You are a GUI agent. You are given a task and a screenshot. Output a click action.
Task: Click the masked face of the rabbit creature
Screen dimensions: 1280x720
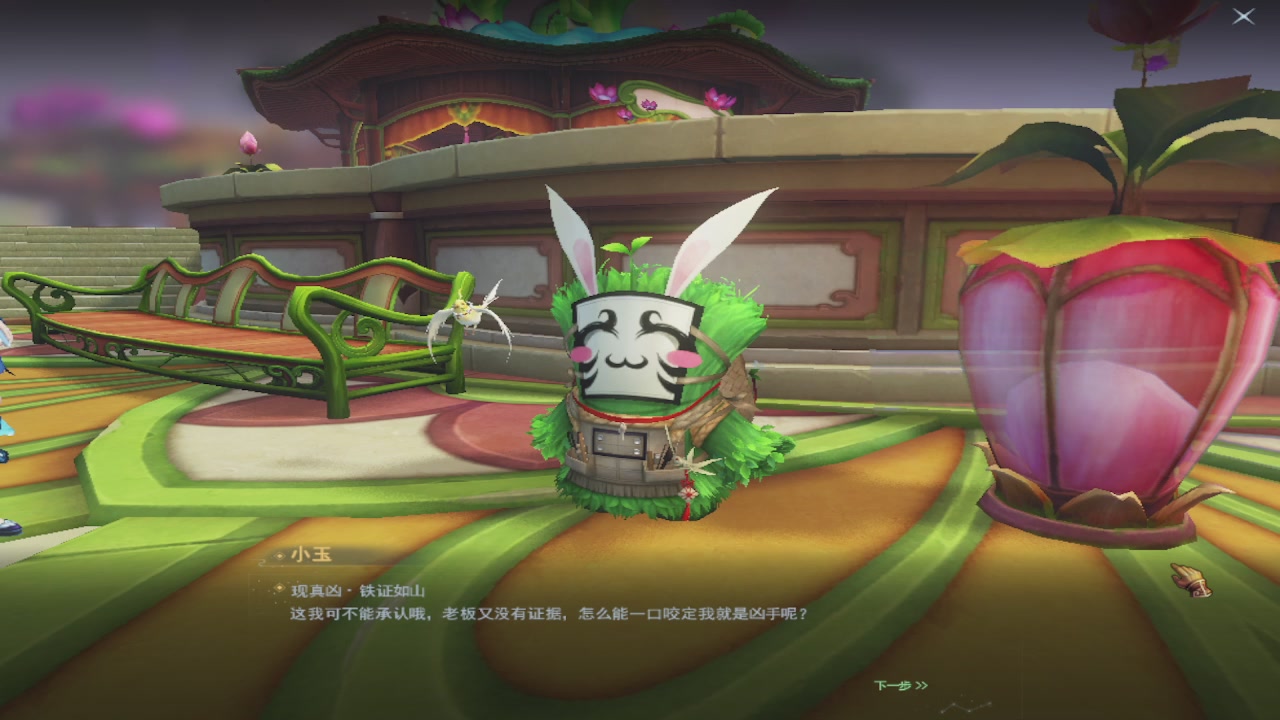624,345
